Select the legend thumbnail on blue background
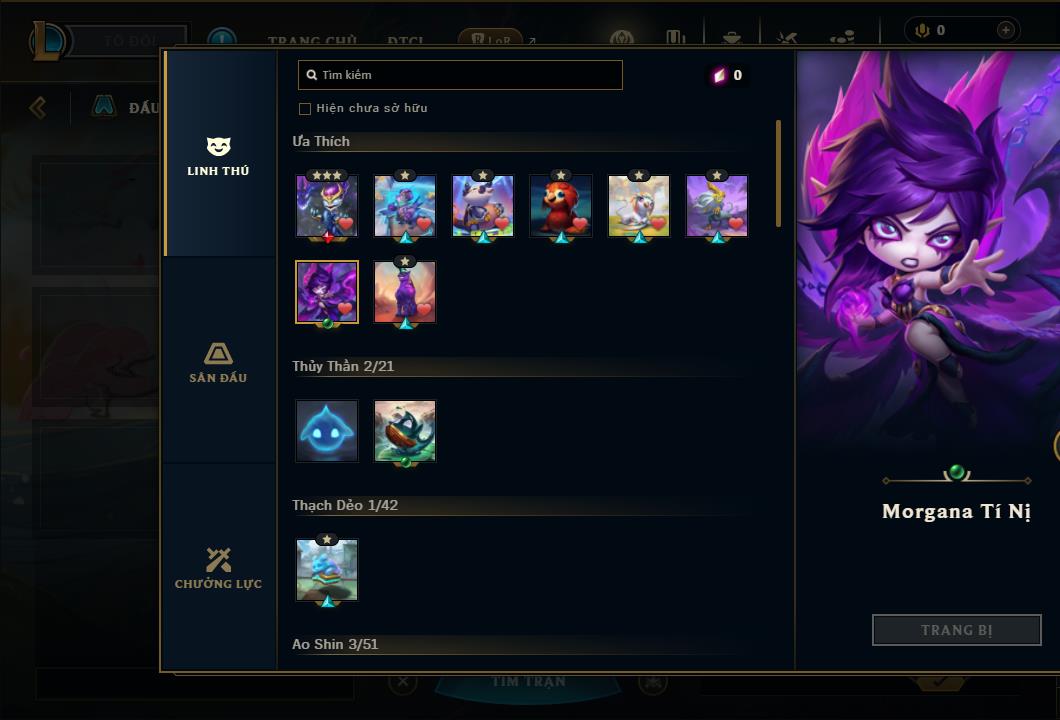This screenshot has width=1060, height=720. click(x=405, y=206)
